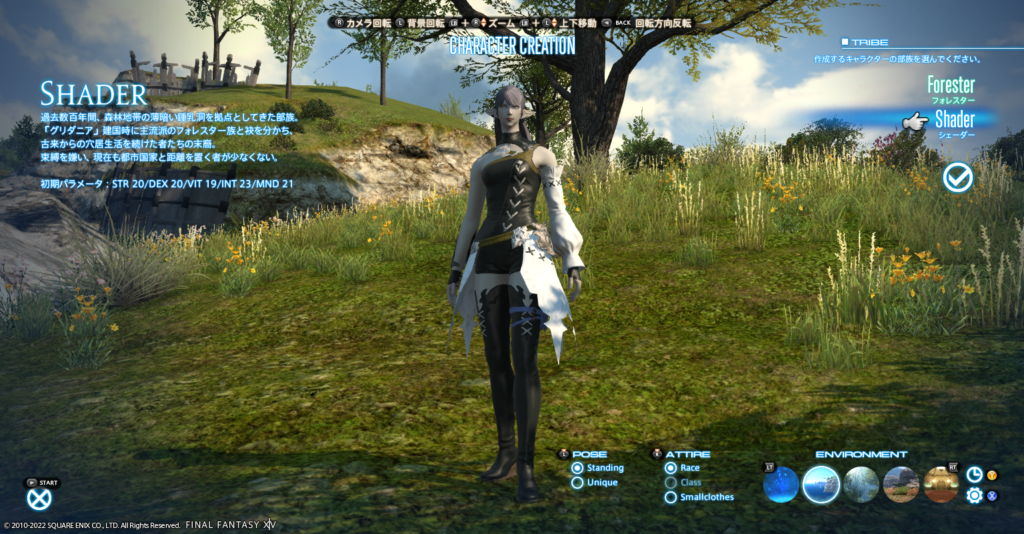Pick the starry blue night environment

(781, 485)
